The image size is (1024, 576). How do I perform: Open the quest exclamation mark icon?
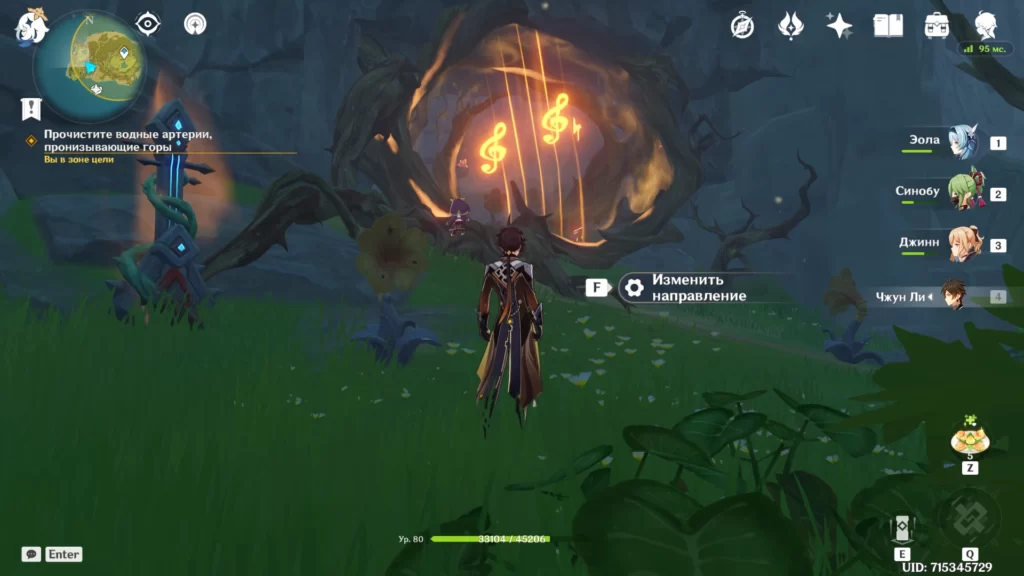coord(31,108)
